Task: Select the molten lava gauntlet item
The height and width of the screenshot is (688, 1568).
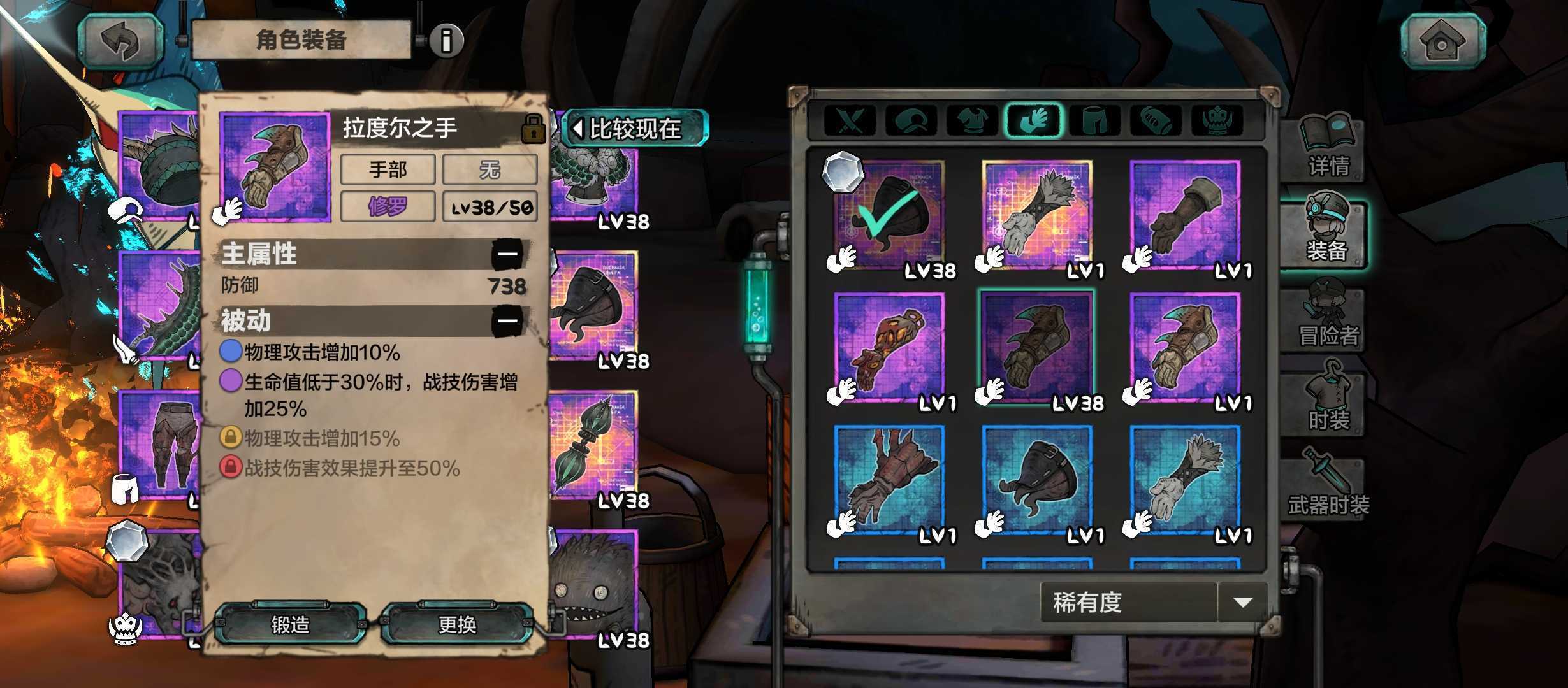Action: pos(889,349)
